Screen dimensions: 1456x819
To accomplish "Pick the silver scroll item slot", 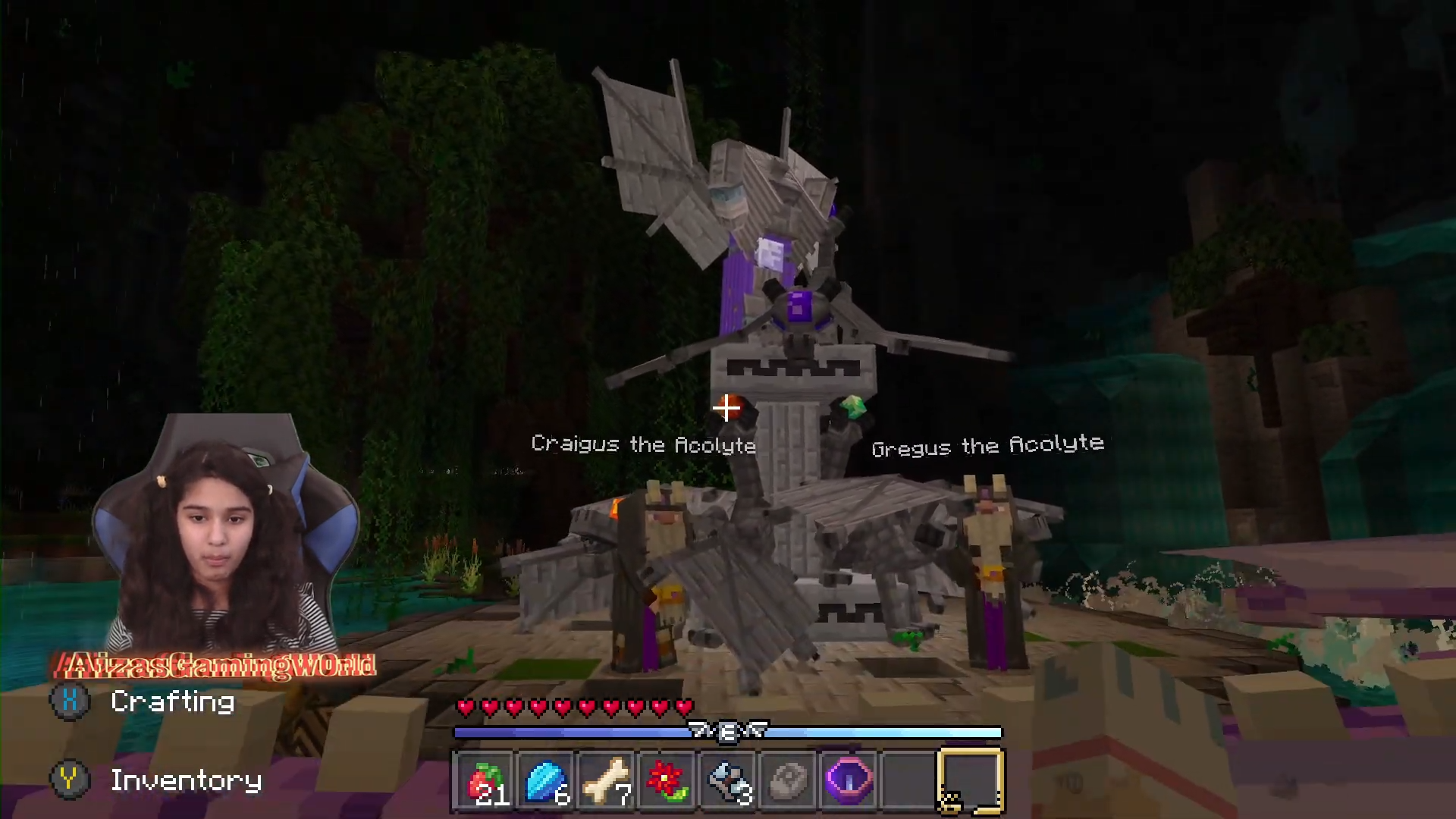I will 728,781.
